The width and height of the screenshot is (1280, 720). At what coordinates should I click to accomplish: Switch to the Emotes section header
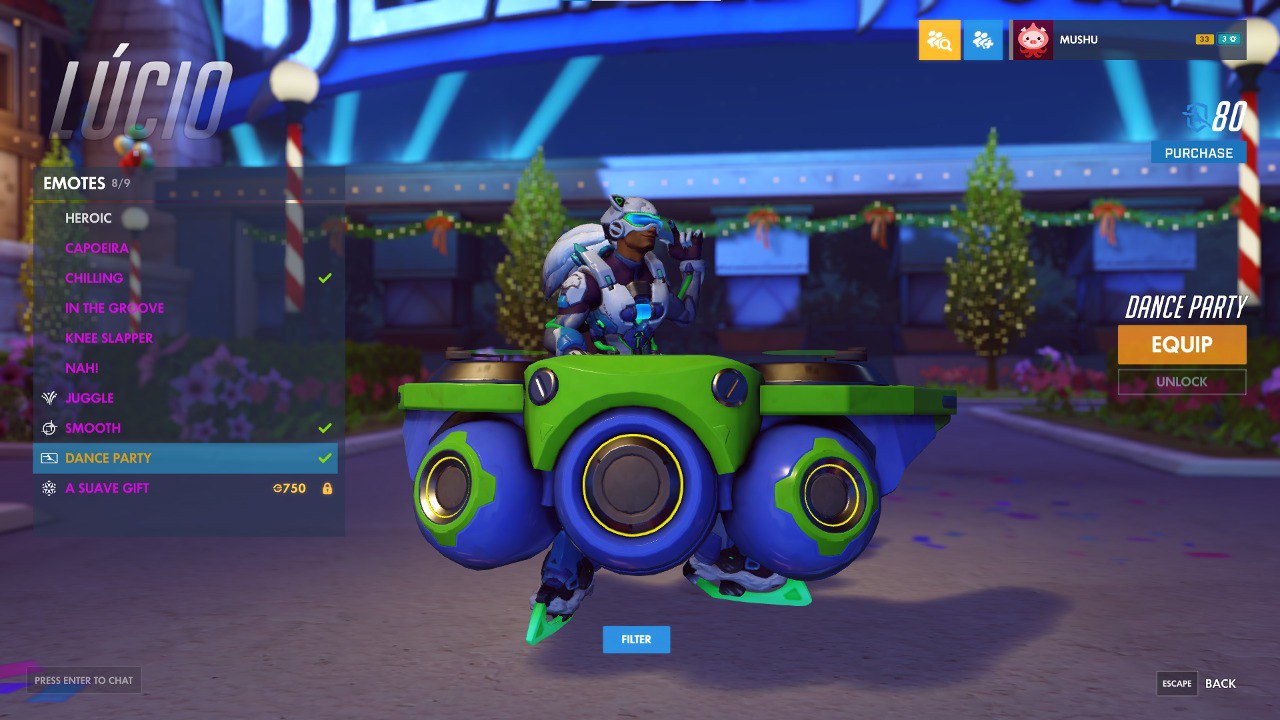[75, 184]
